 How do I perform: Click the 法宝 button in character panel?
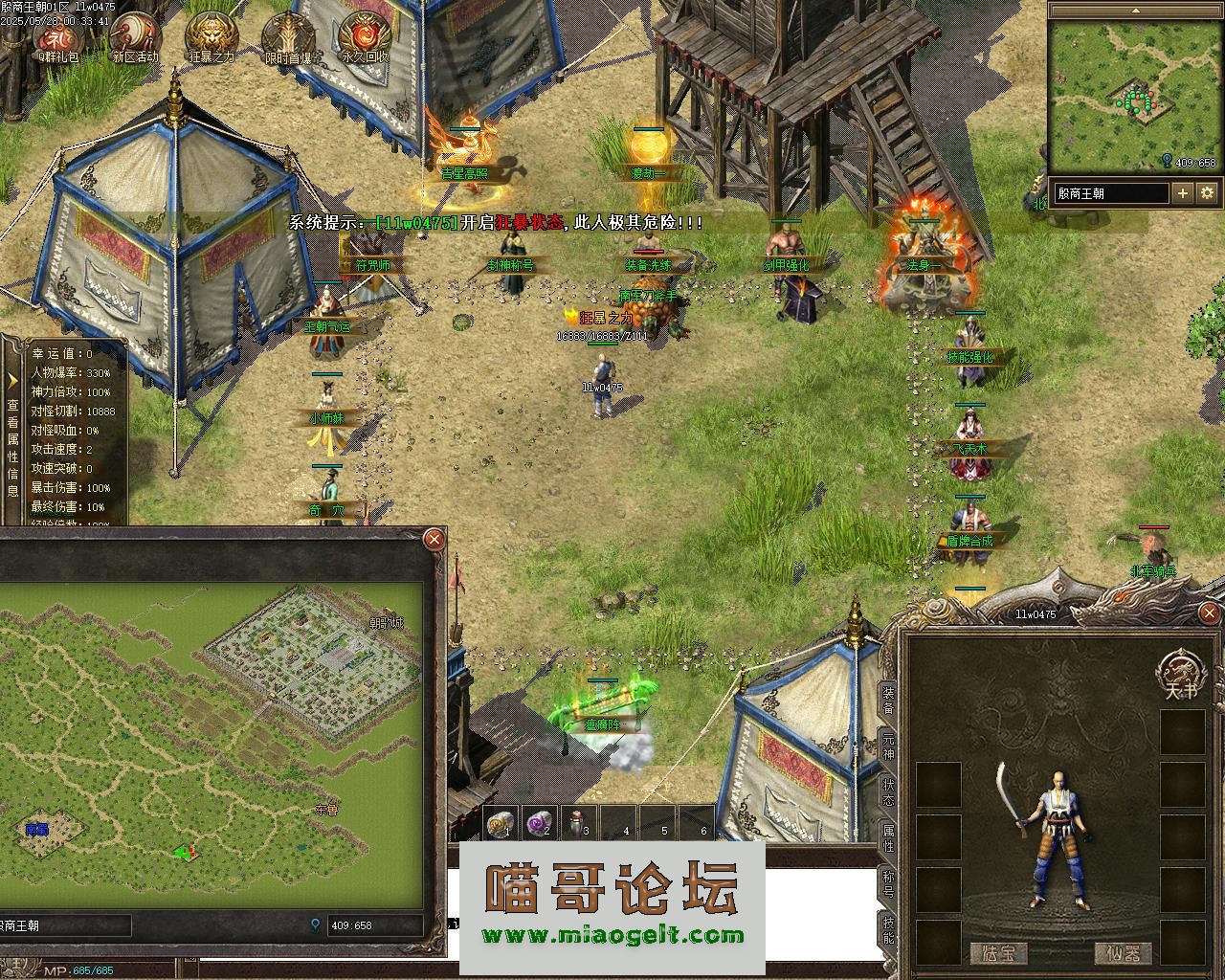[x=998, y=953]
